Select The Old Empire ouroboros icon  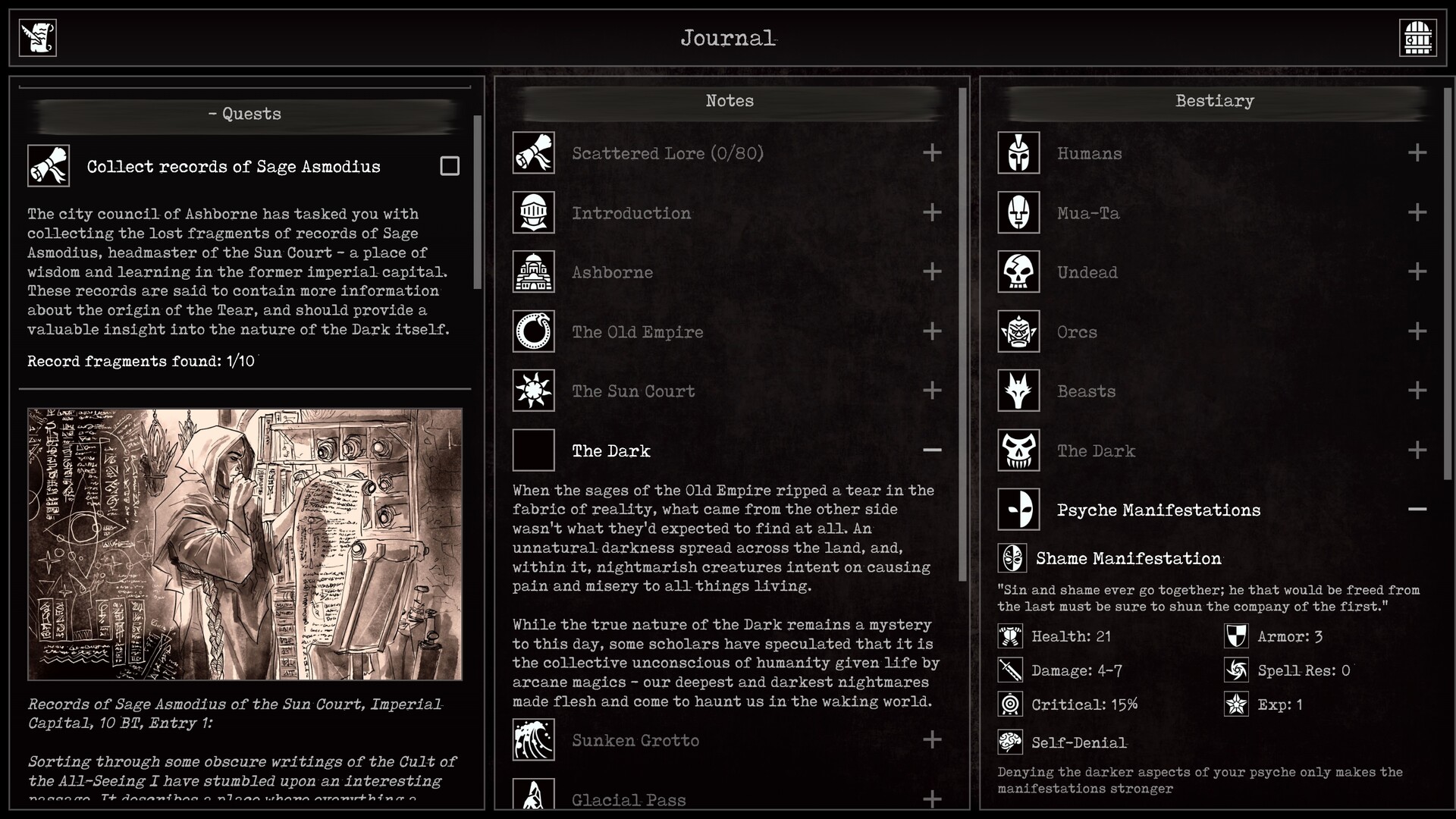[534, 331]
